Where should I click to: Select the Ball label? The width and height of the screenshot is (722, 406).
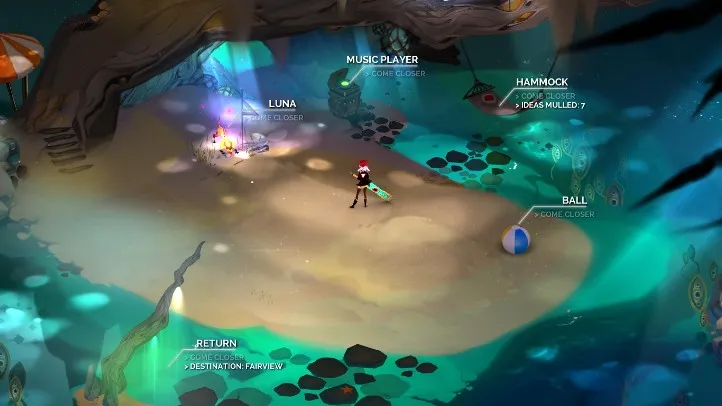574,201
